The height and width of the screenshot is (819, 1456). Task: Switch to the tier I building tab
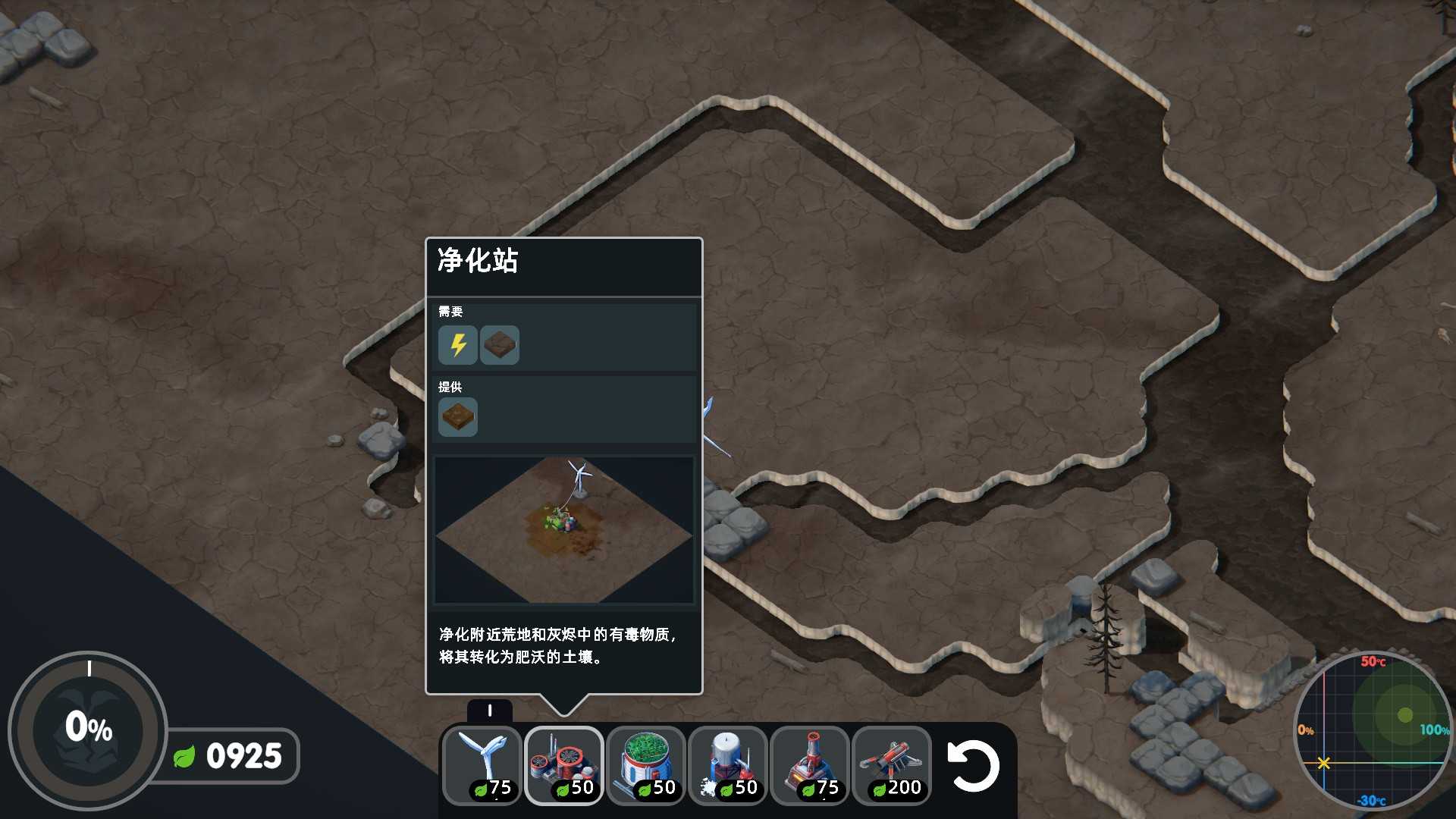click(490, 711)
